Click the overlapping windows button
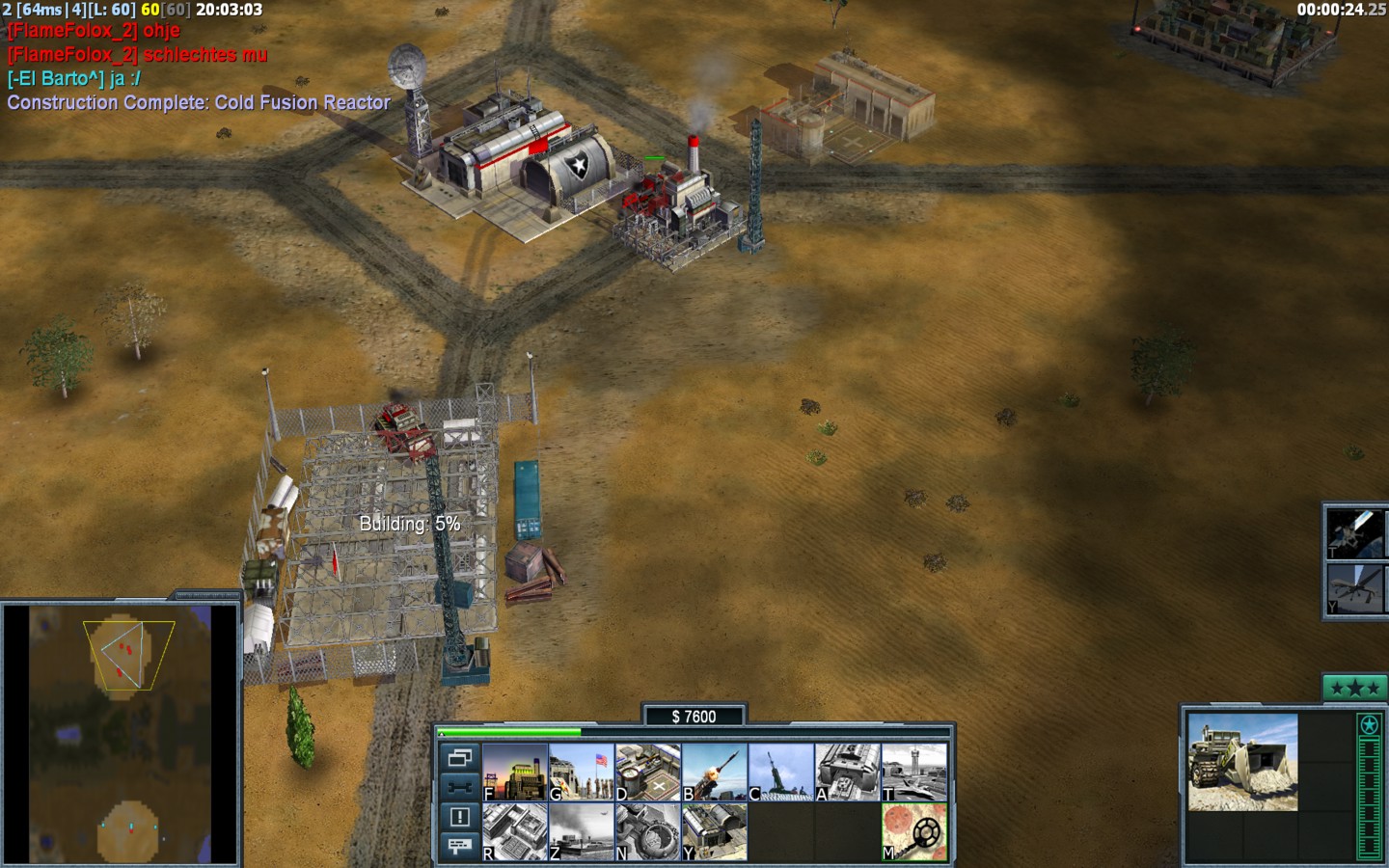The width and height of the screenshot is (1389, 868). 459,757
